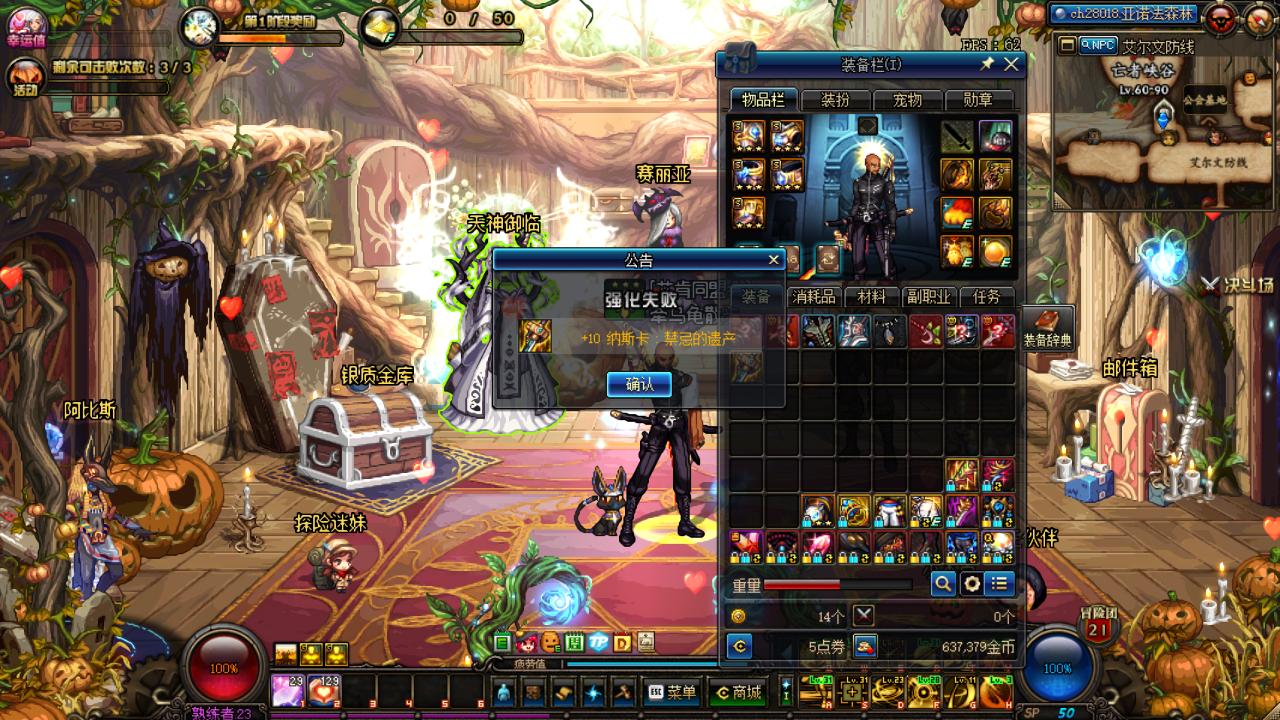This screenshot has height=720, width=1280.
Task: Switch to the 装扮 tab
Action: point(835,100)
